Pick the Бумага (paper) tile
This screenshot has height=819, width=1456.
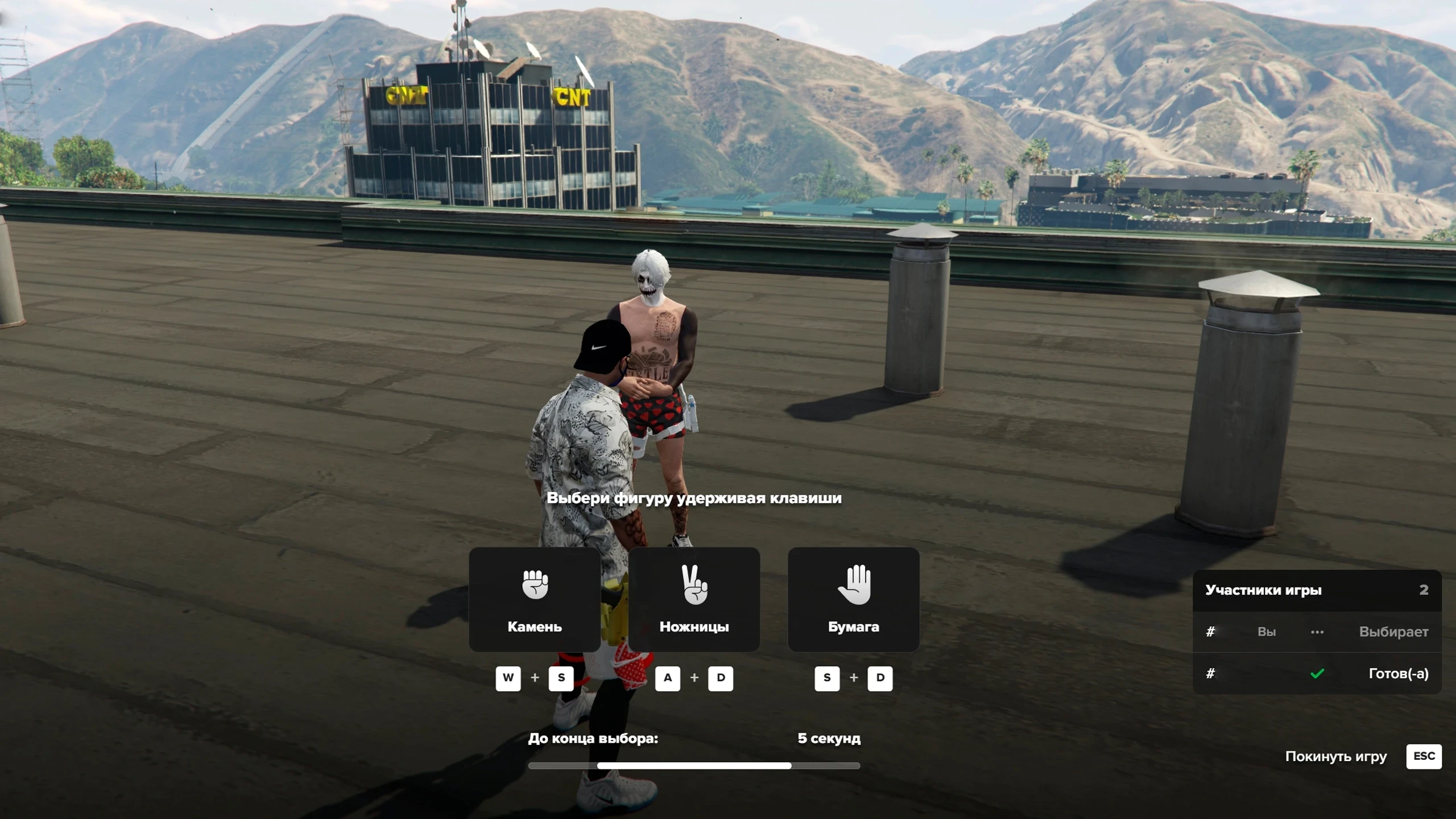tap(853, 599)
